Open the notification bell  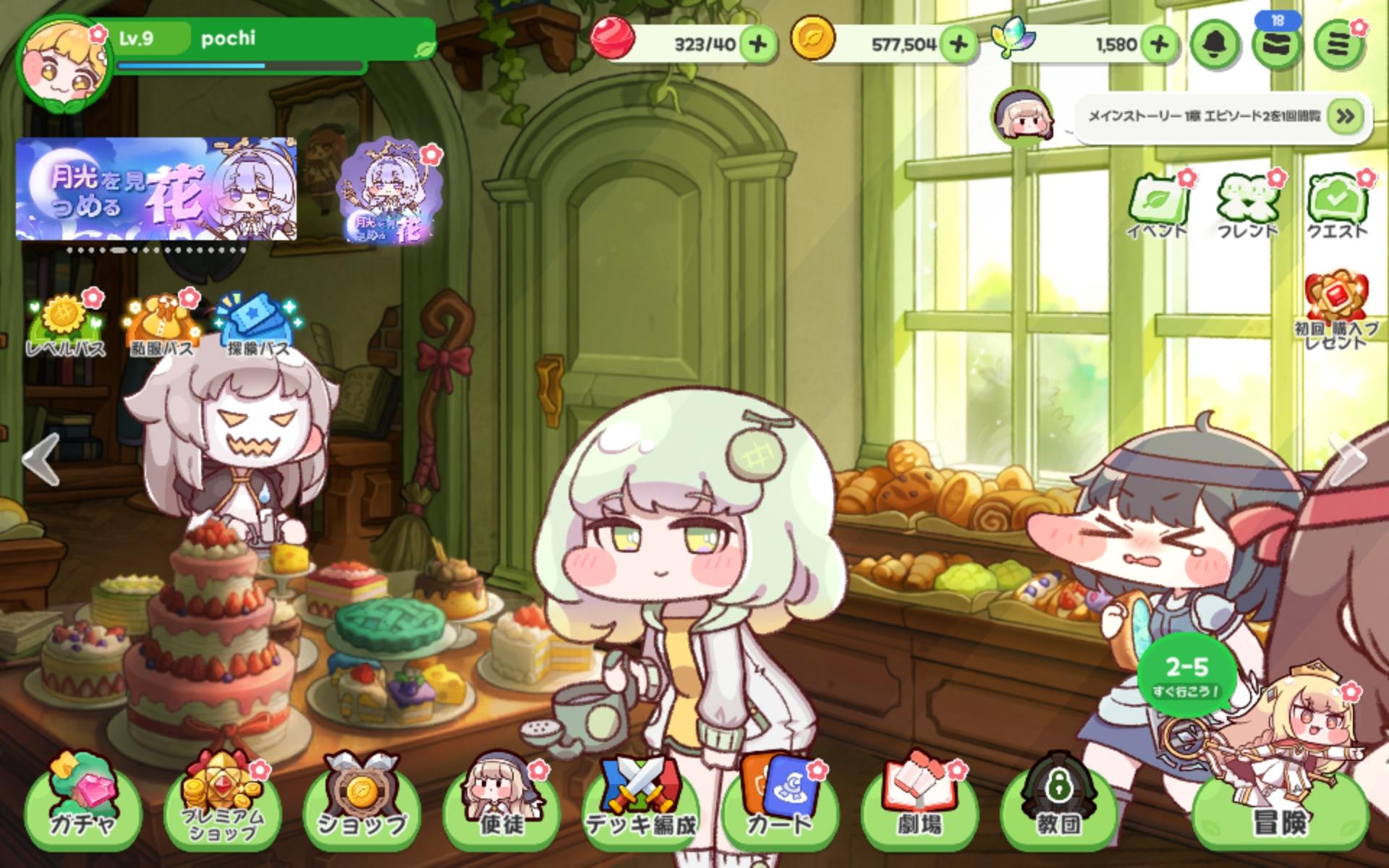(x=1215, y=45)
